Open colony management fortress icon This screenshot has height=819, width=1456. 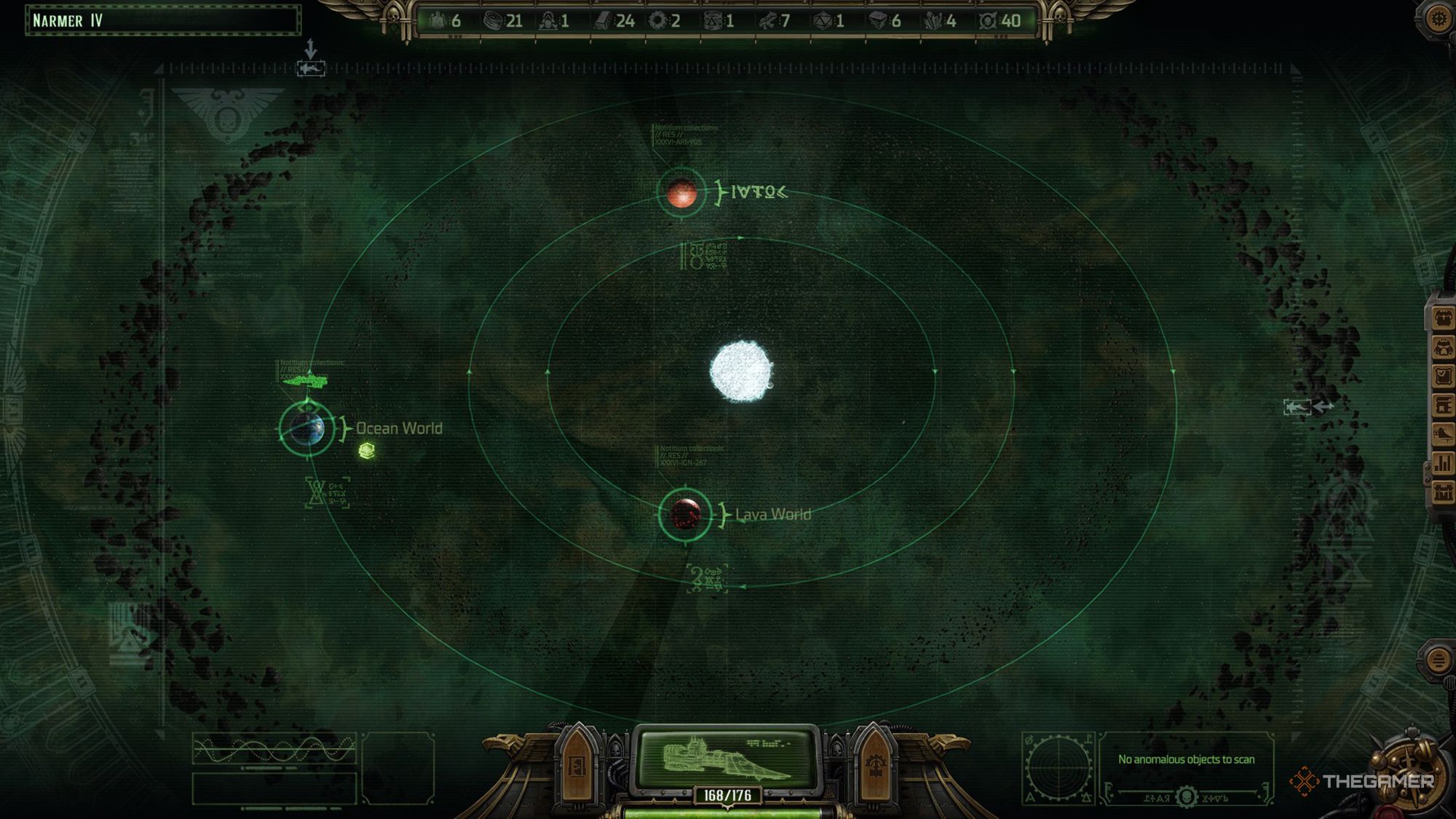[1443, 491]
